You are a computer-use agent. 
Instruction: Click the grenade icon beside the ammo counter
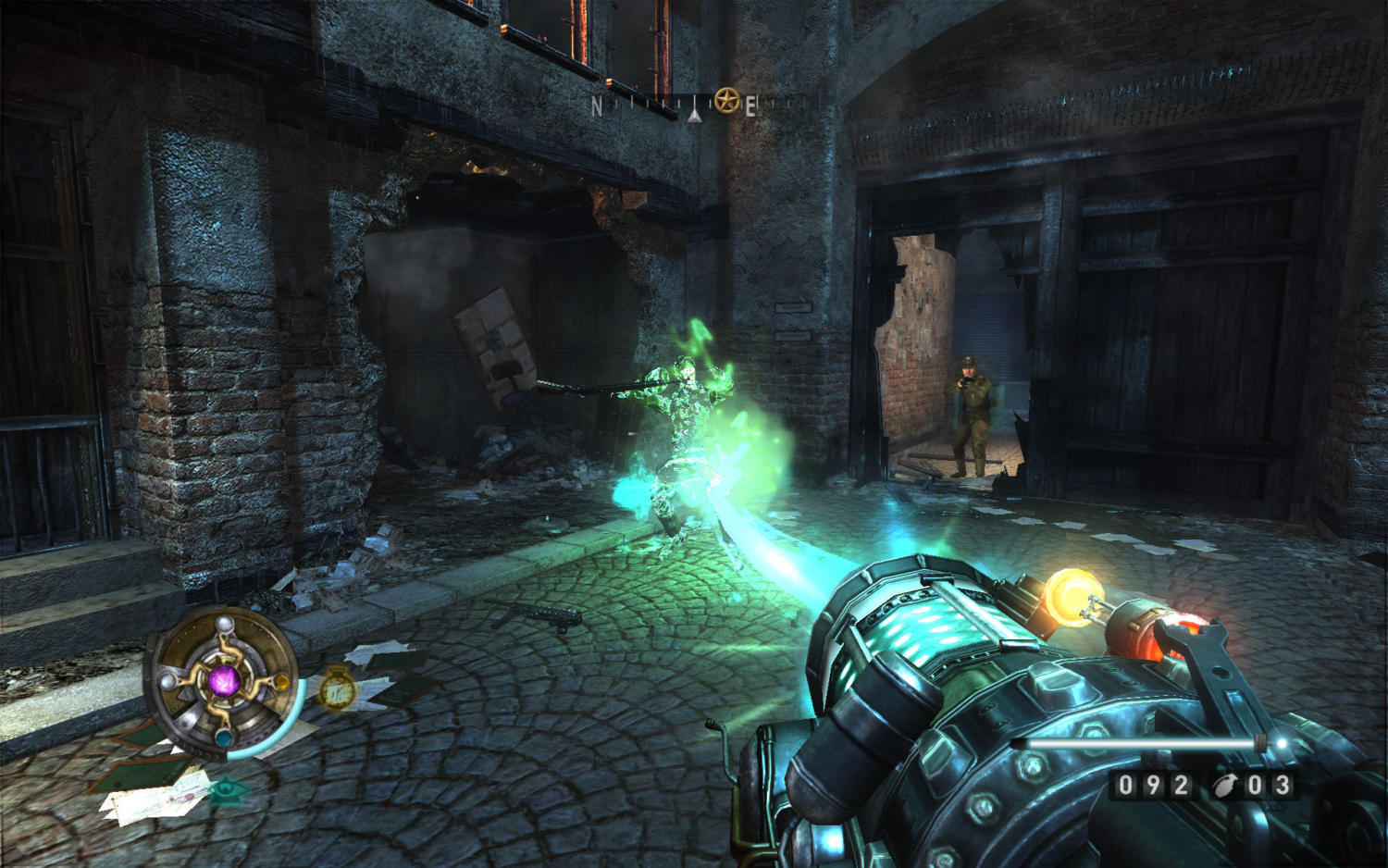coord(1224,786)
